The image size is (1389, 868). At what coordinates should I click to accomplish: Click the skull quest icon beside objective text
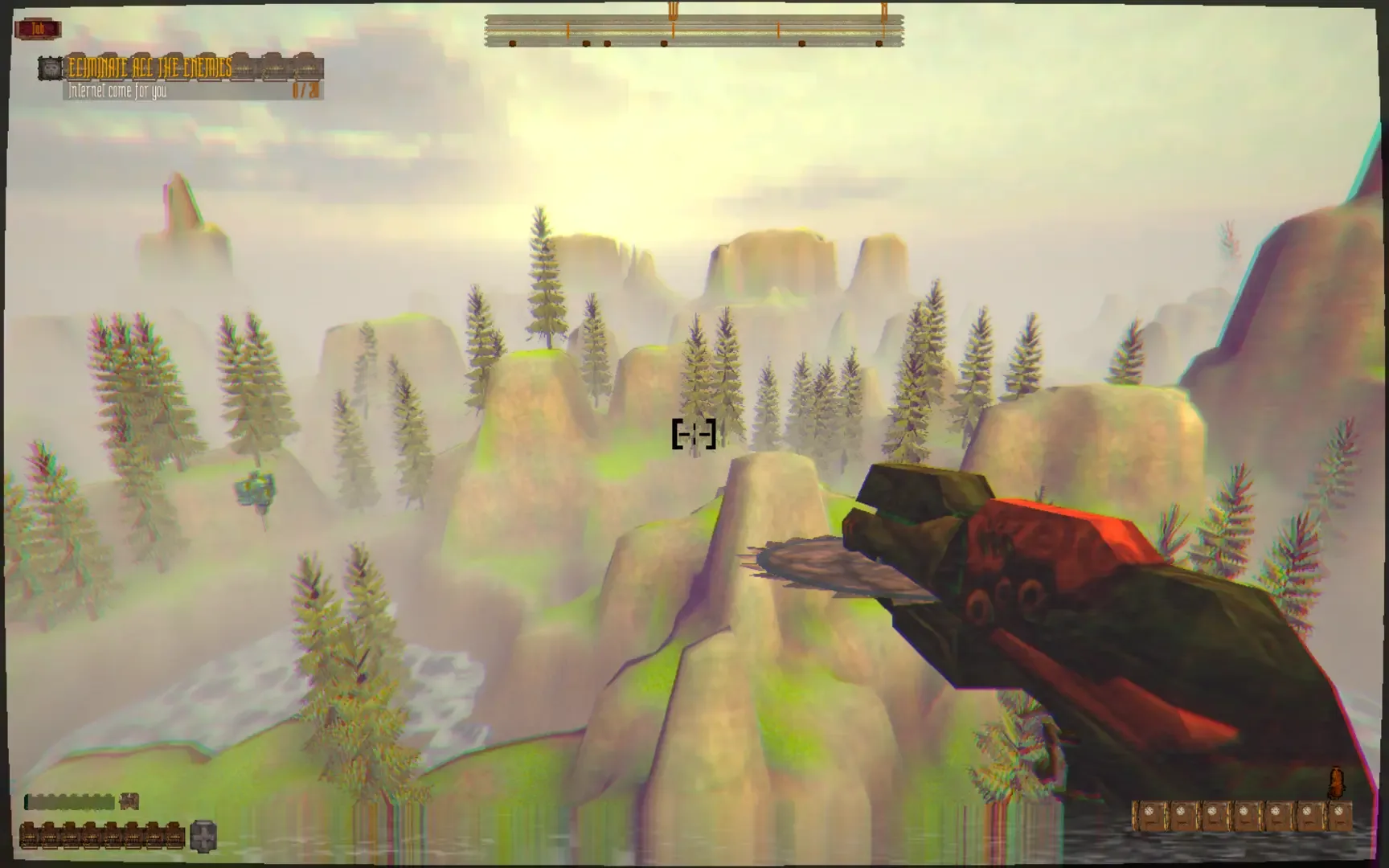click(x=50, y=68)
